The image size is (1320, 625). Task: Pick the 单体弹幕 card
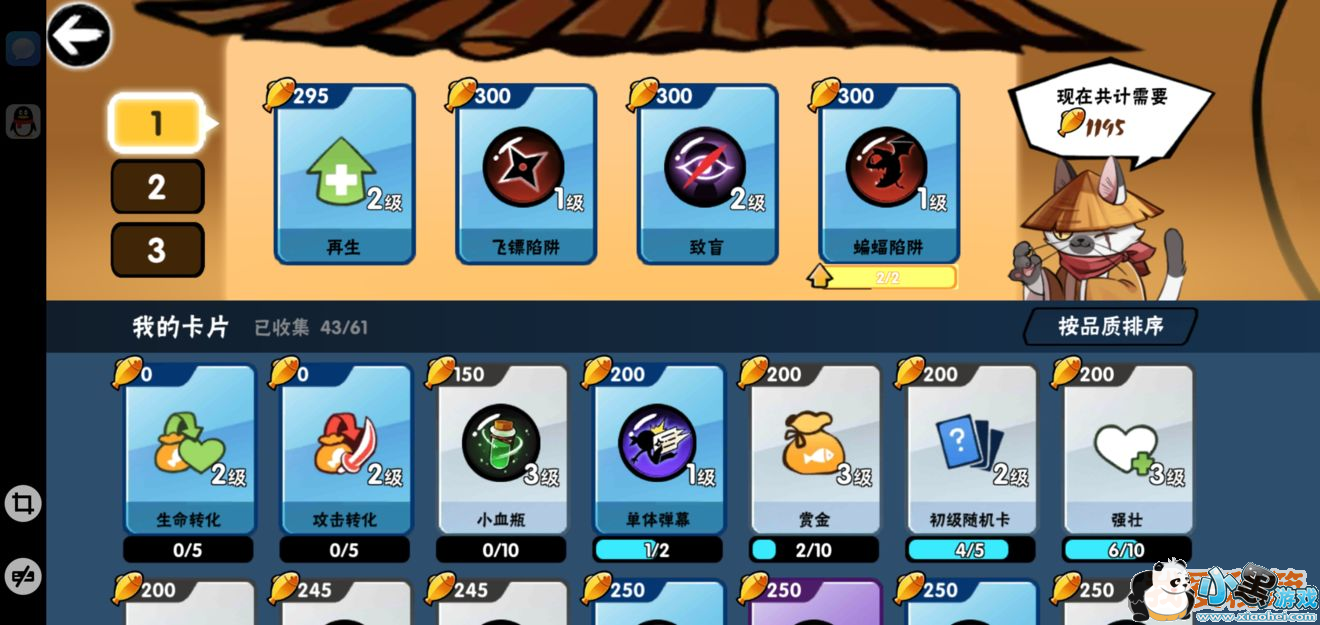[658, 450]
